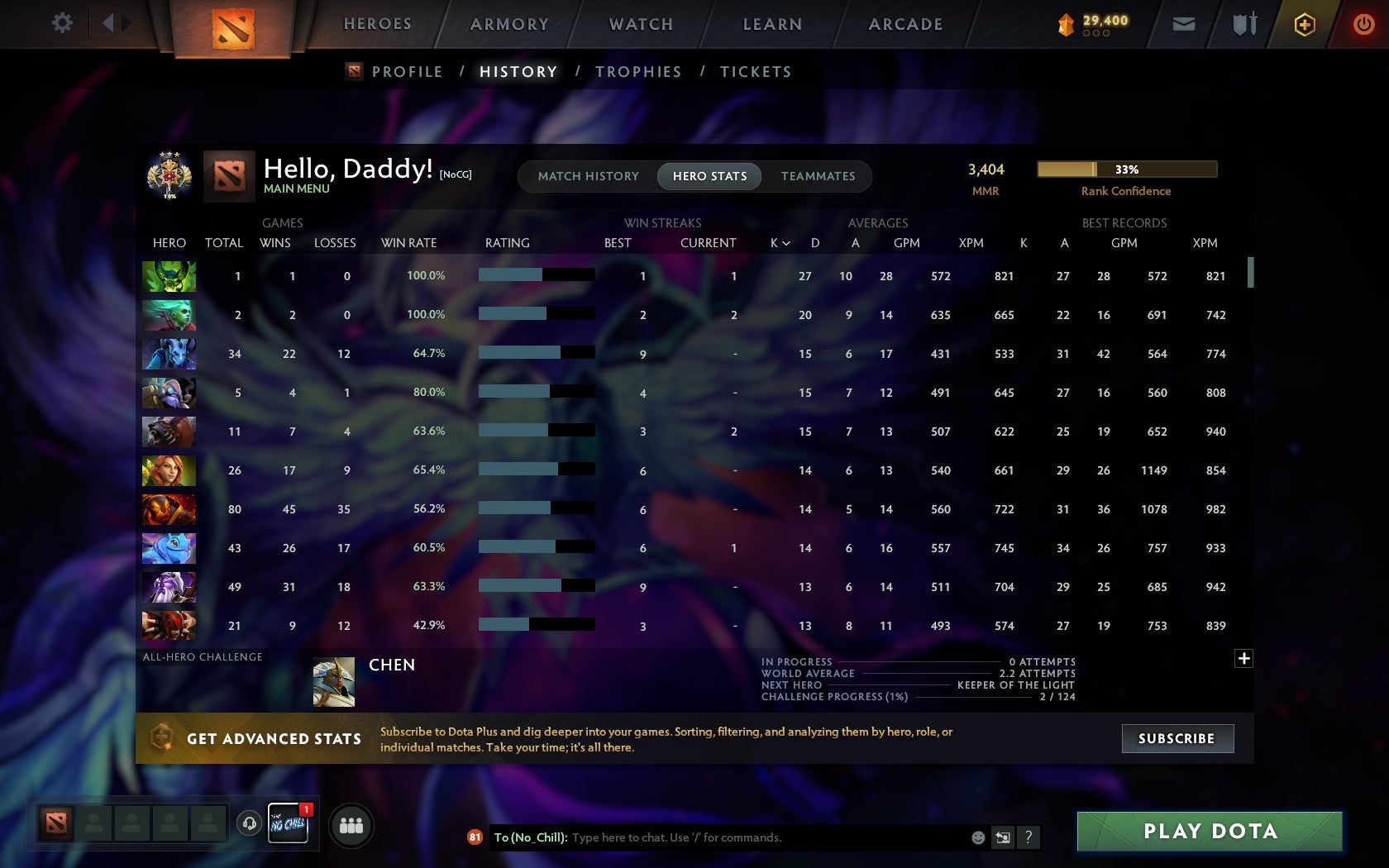Click the 29,400 shards currency icon
1389x868 pixels.
coord(1067,24)
